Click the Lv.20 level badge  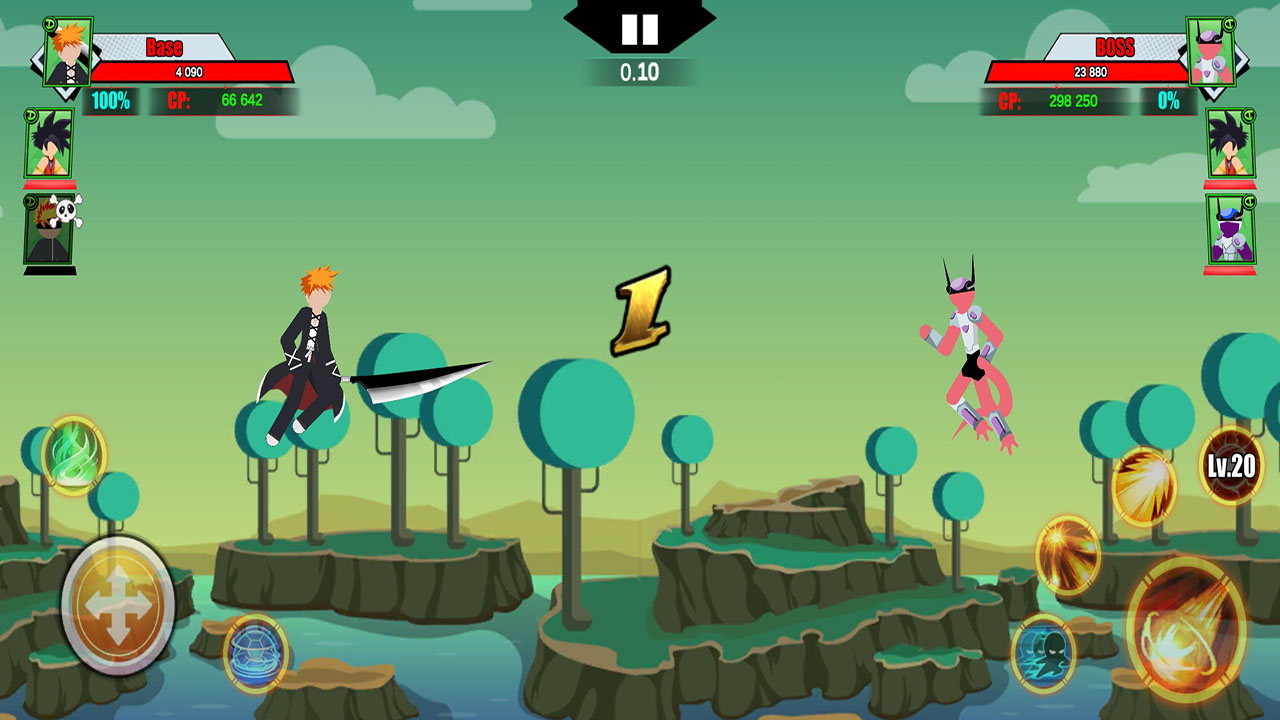[1230, 466]
